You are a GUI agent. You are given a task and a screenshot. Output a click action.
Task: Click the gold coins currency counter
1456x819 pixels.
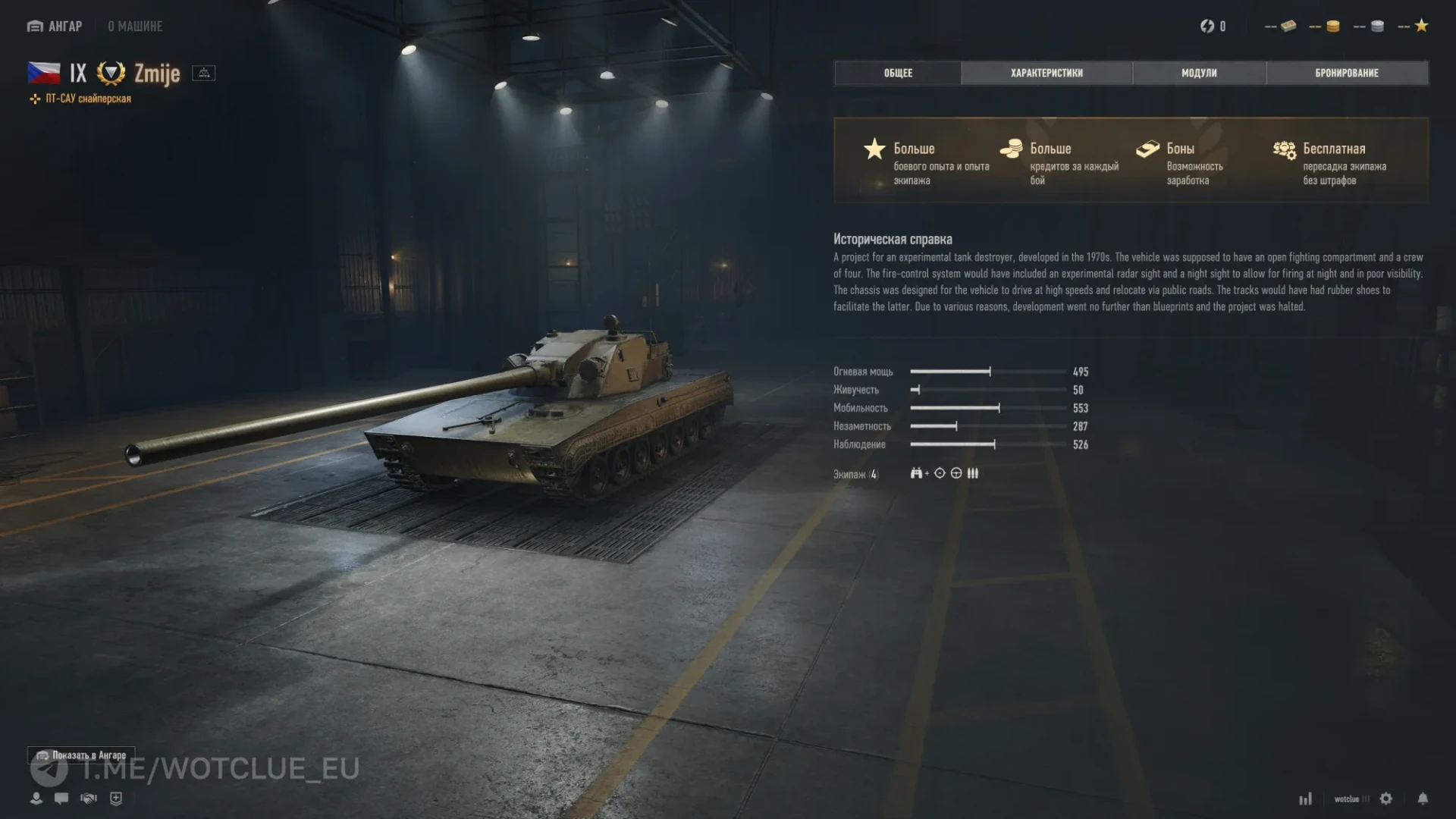coord(1326,27)
